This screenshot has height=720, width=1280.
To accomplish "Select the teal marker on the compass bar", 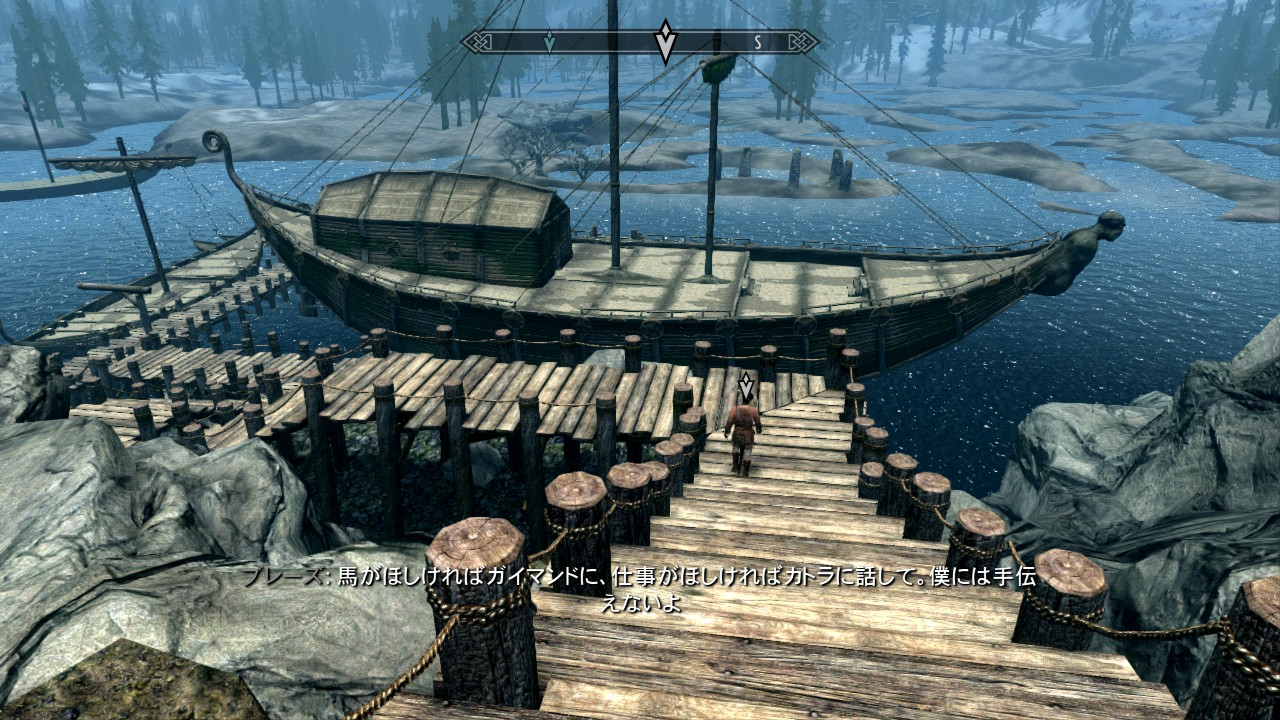I will pyautogui.click(x=549, y=42).
